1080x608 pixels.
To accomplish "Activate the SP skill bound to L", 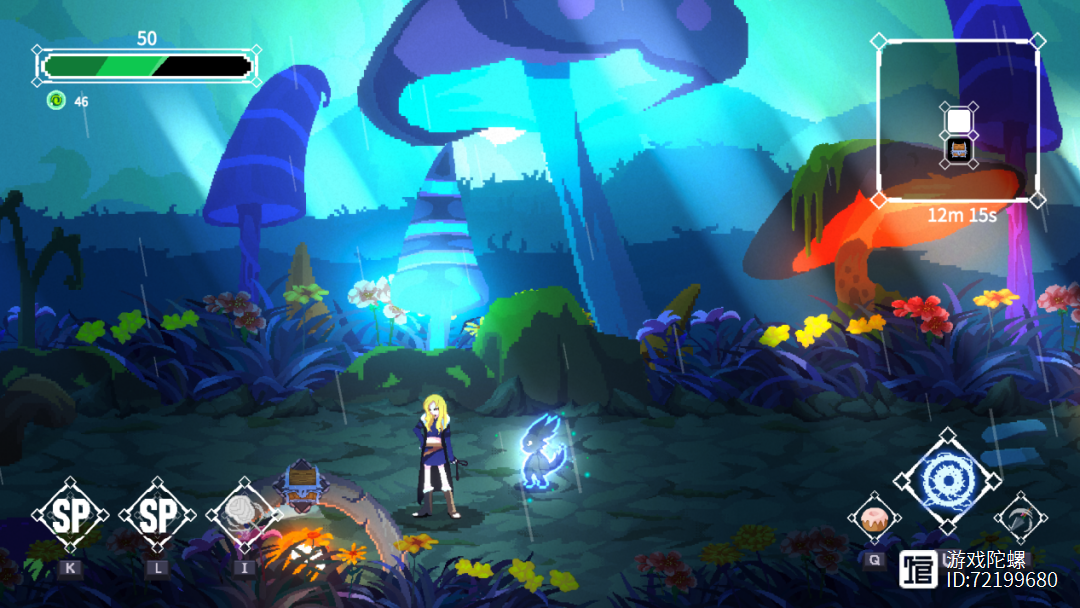I will (157, 516).
